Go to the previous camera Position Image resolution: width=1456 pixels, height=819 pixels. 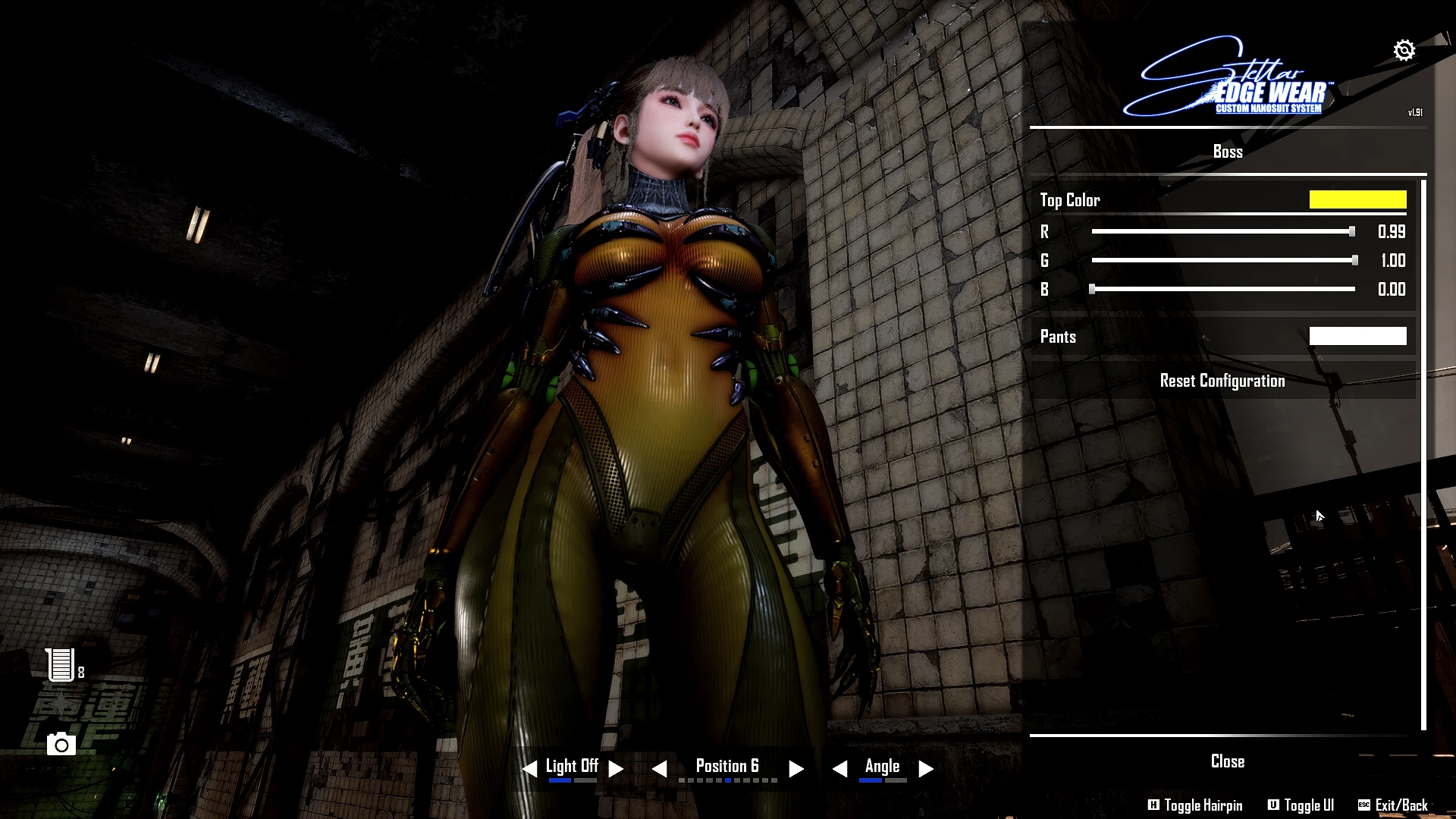(659, 768)
